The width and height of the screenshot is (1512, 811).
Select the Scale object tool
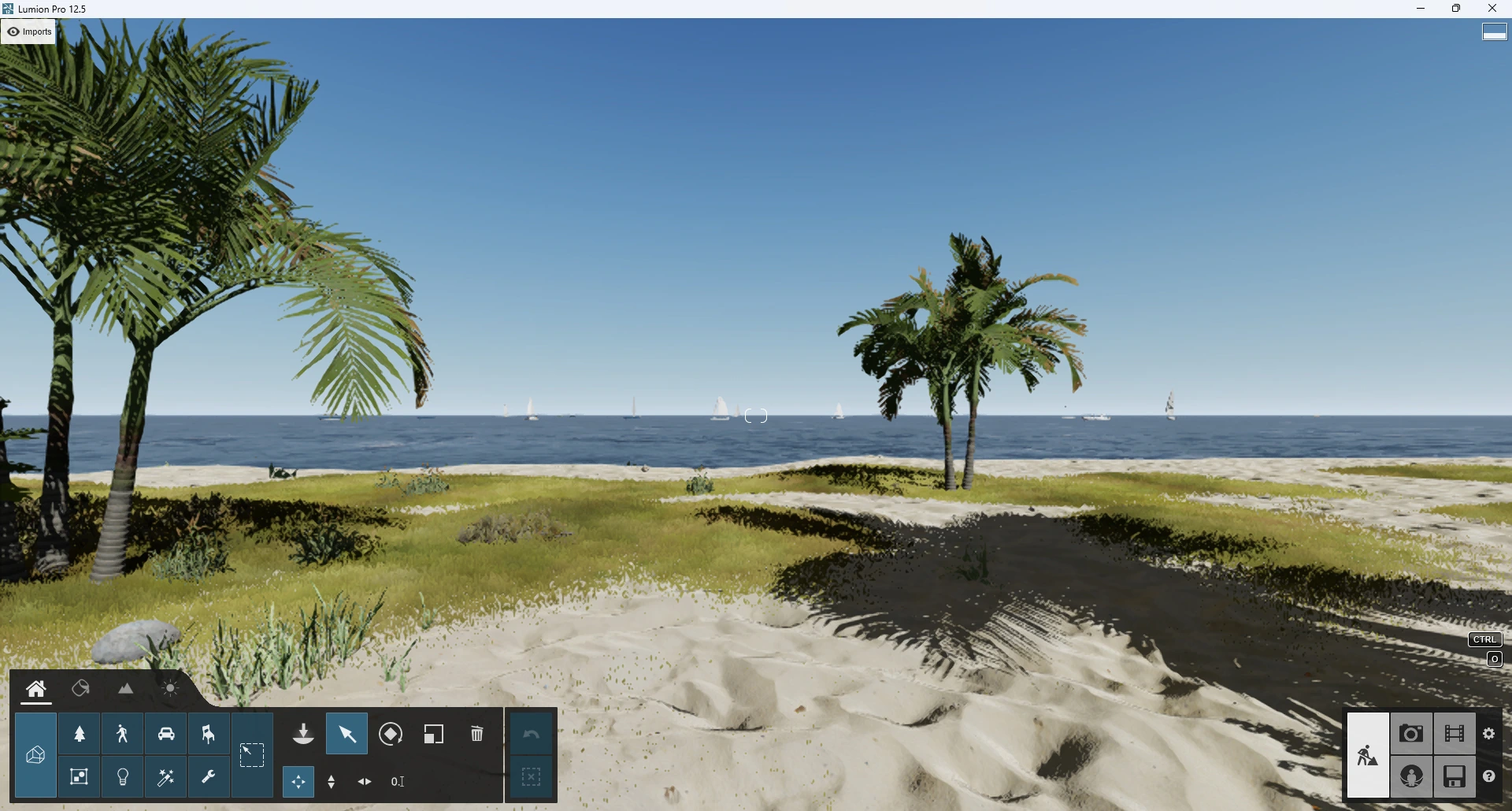[x=434, y=735]
